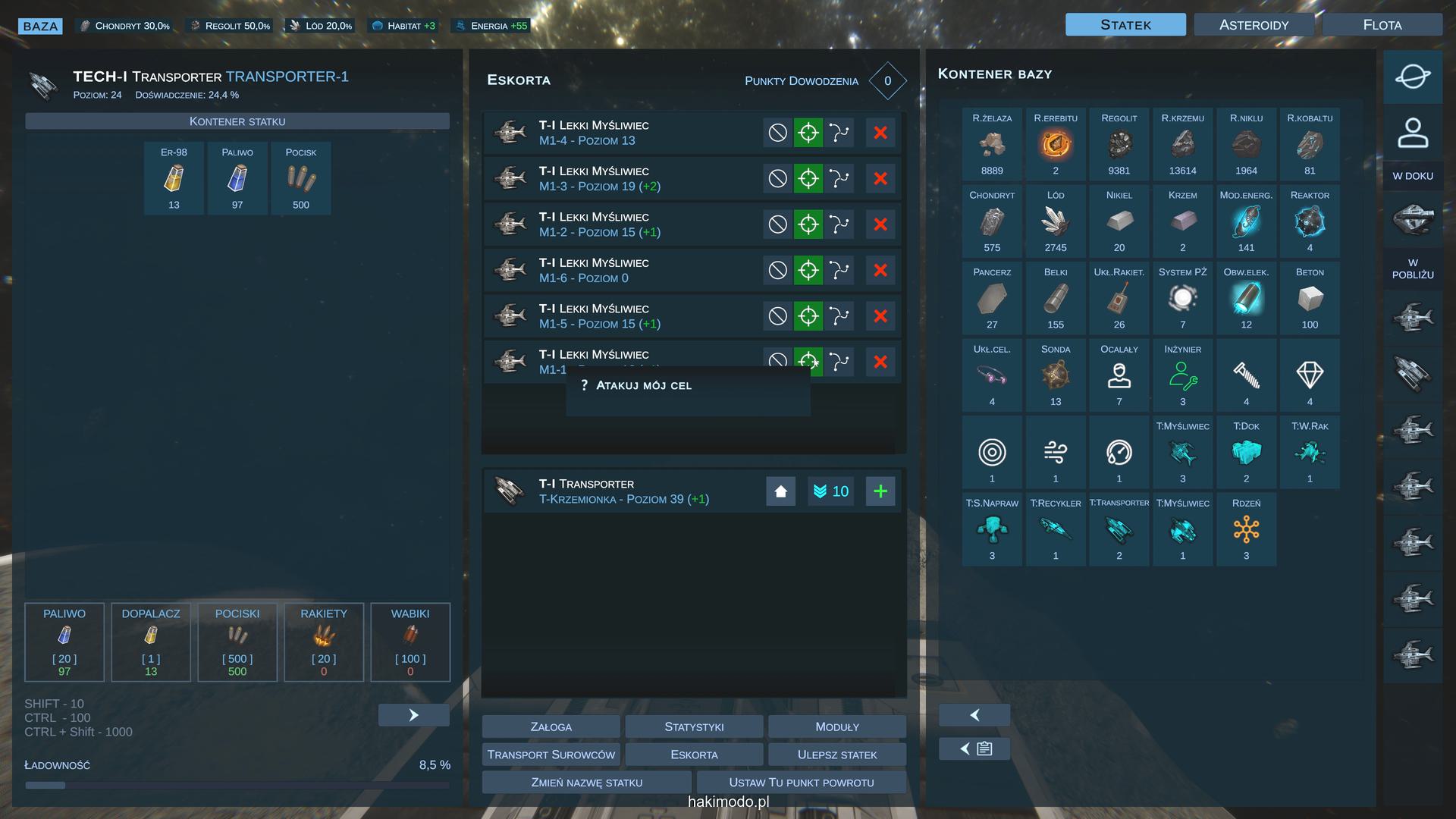Select the Paliwo item in ship container

coord(237,178)
